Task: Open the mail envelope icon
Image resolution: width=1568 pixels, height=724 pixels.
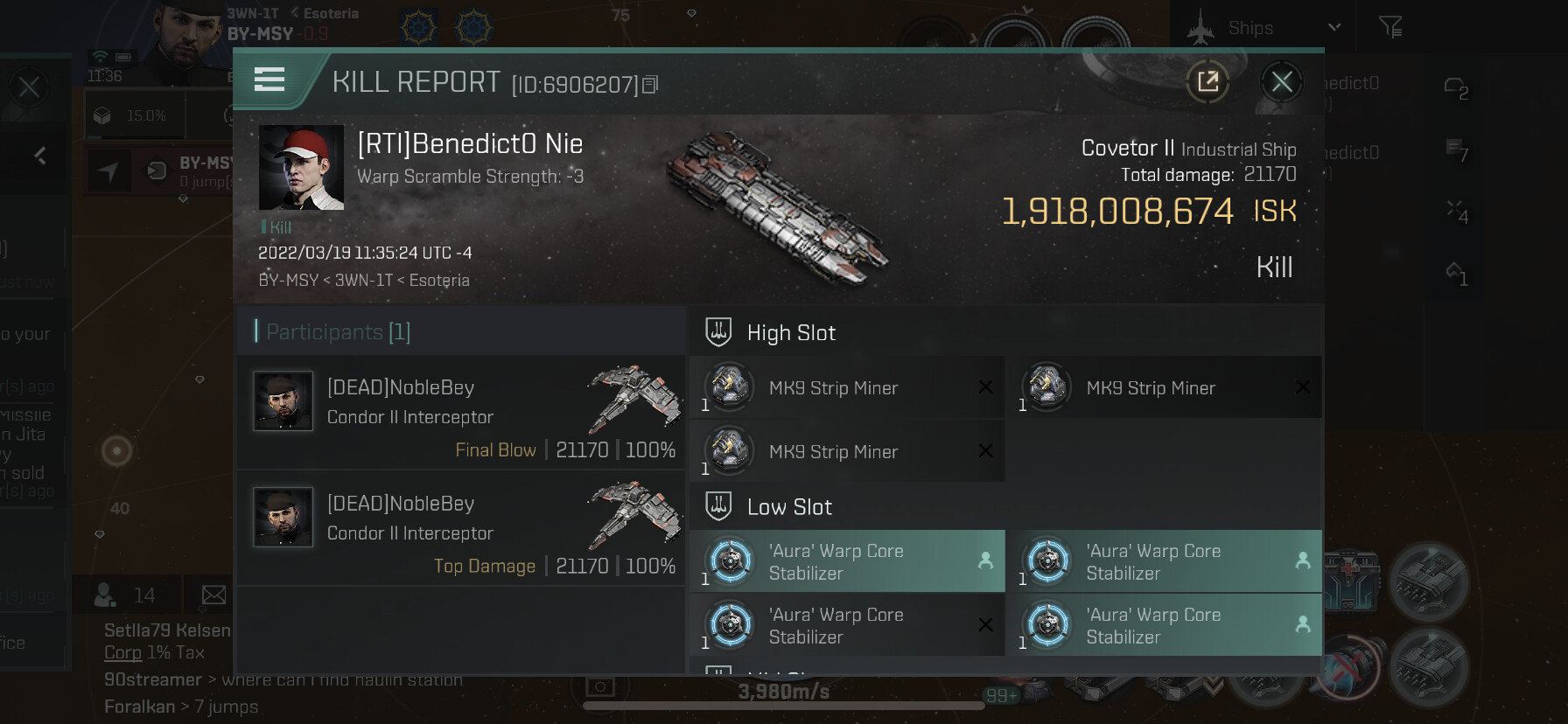Action: pyautogui.click(x=213, y=595)
